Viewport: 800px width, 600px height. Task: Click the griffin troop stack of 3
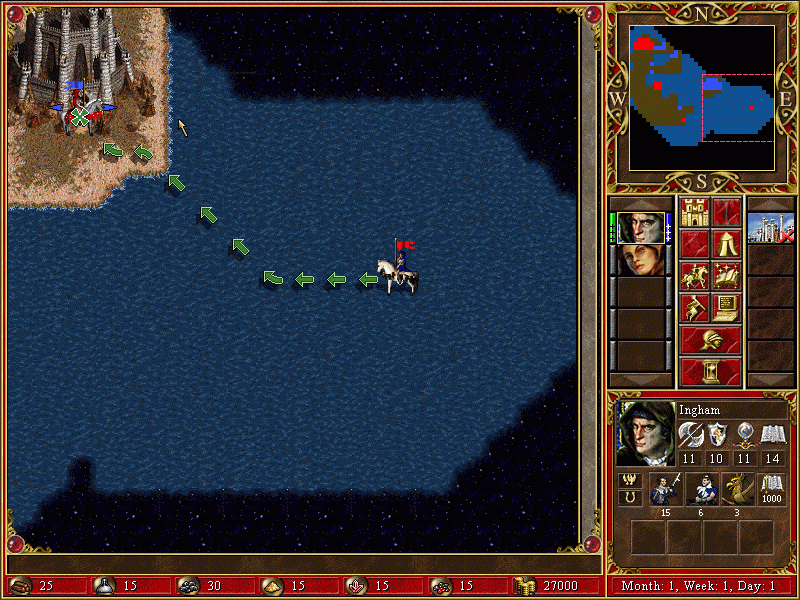coord(736,490)
